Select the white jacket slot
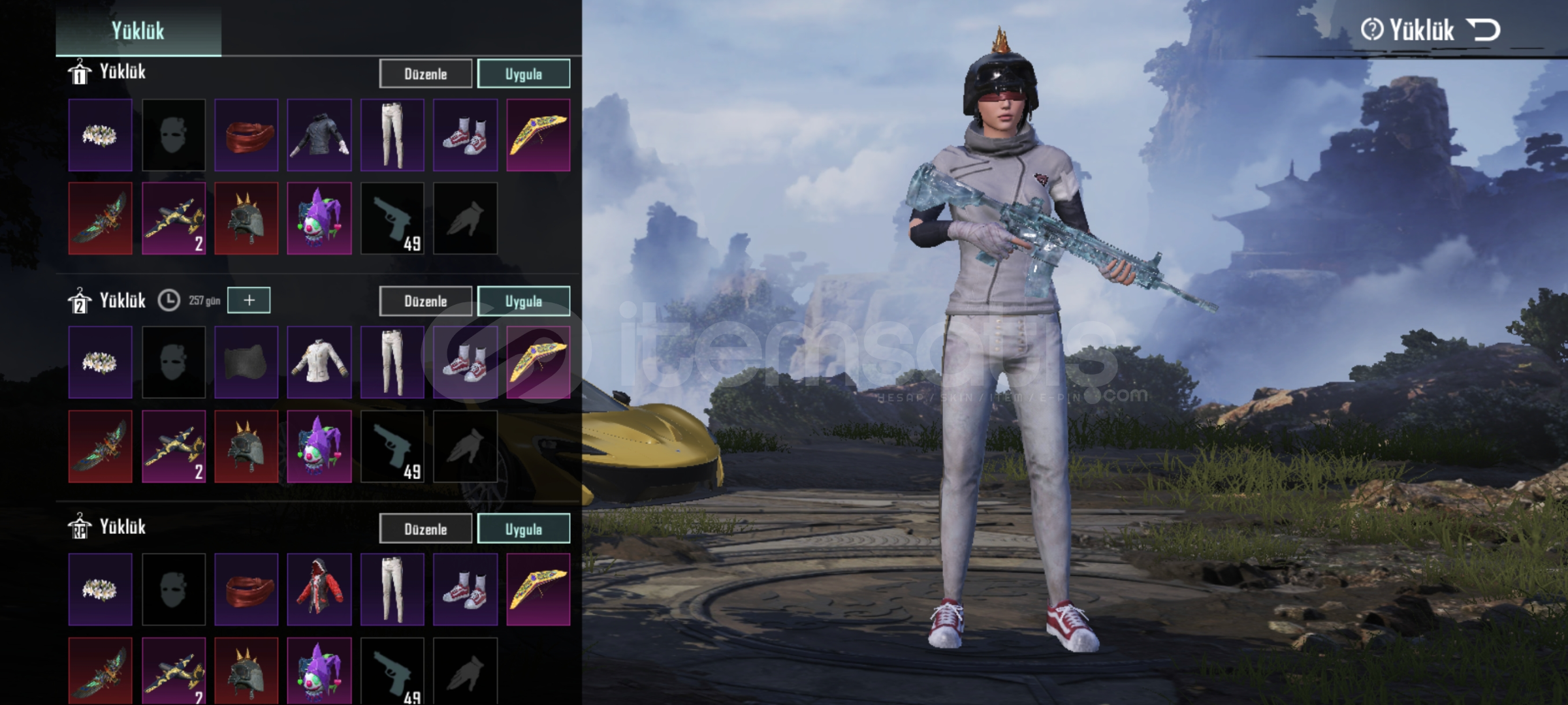The width and height of the screenshot is (1568, 705). click(319, 362)
